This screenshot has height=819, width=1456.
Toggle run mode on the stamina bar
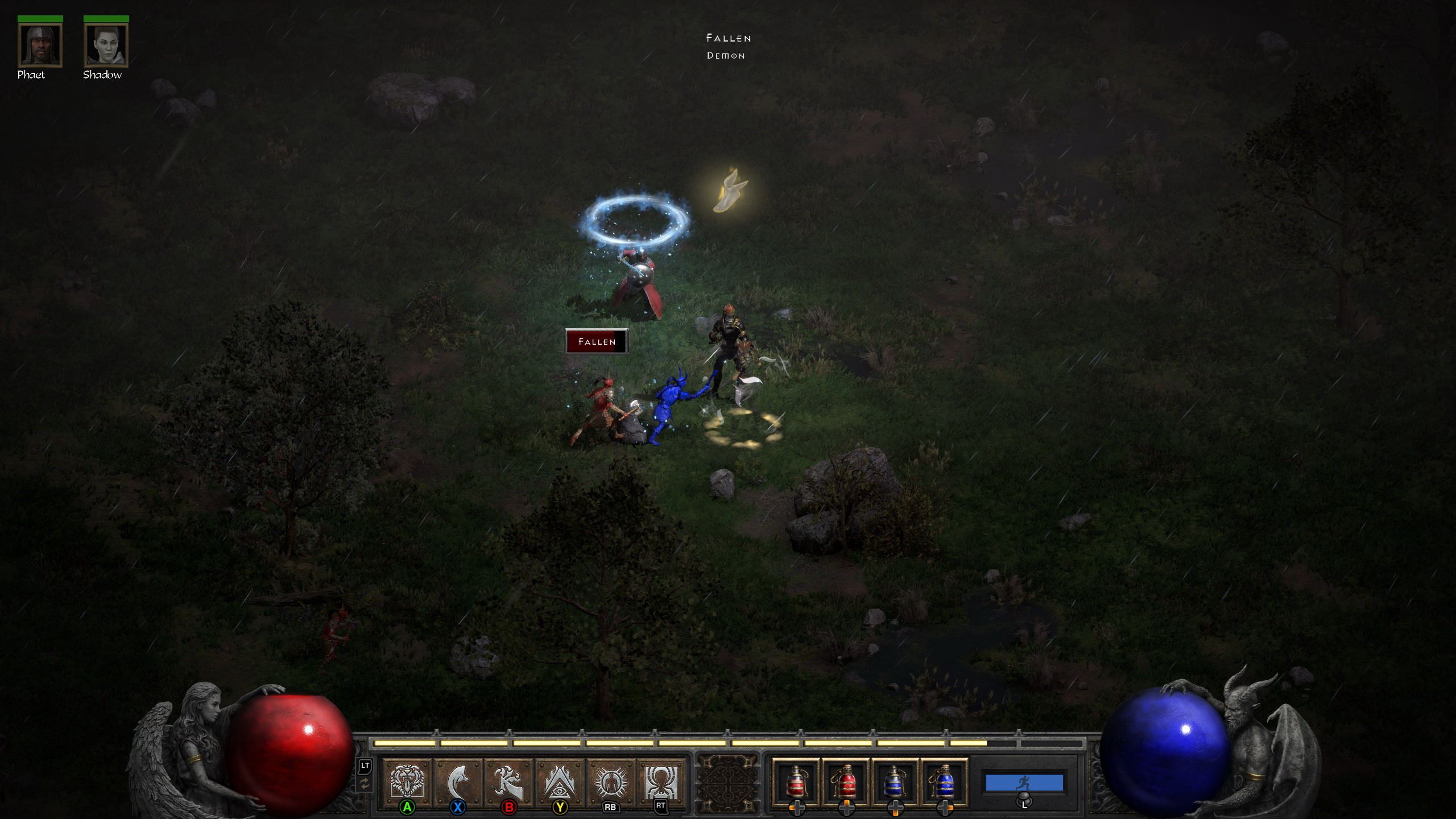[x=1024, y=783]
